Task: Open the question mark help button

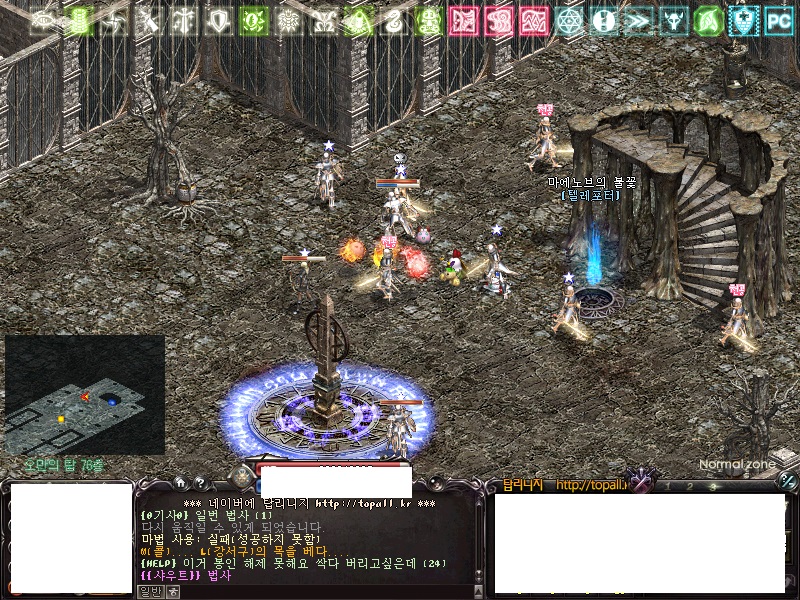Action: click(x=200, y=482)
